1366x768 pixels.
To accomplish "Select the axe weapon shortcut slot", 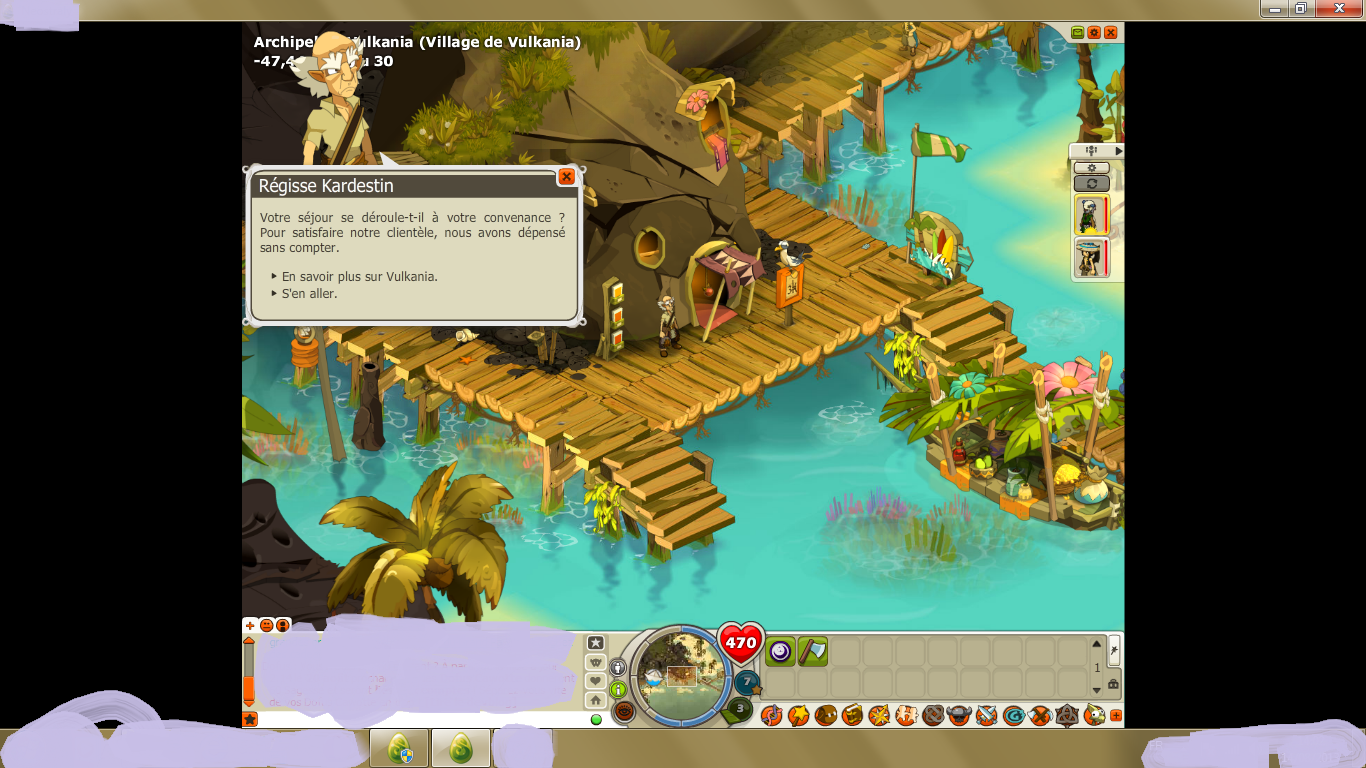I will [x=812, y=652].
